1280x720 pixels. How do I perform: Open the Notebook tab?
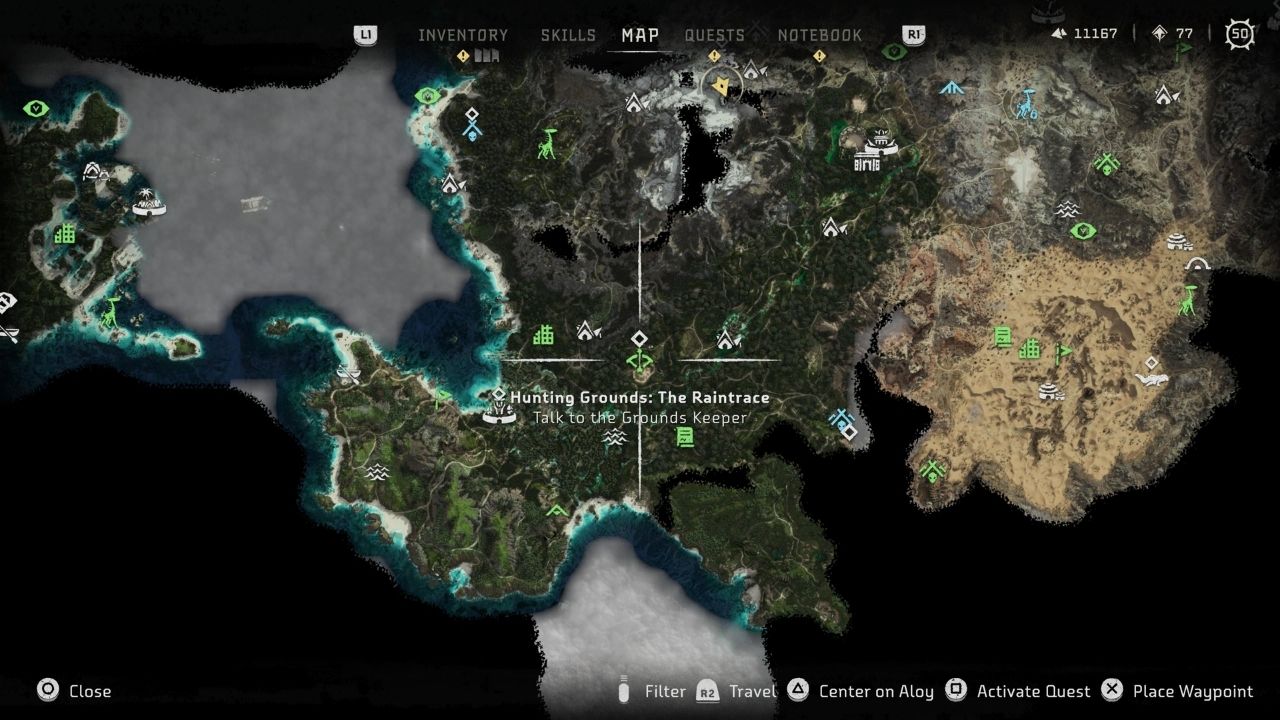(819, 35)
